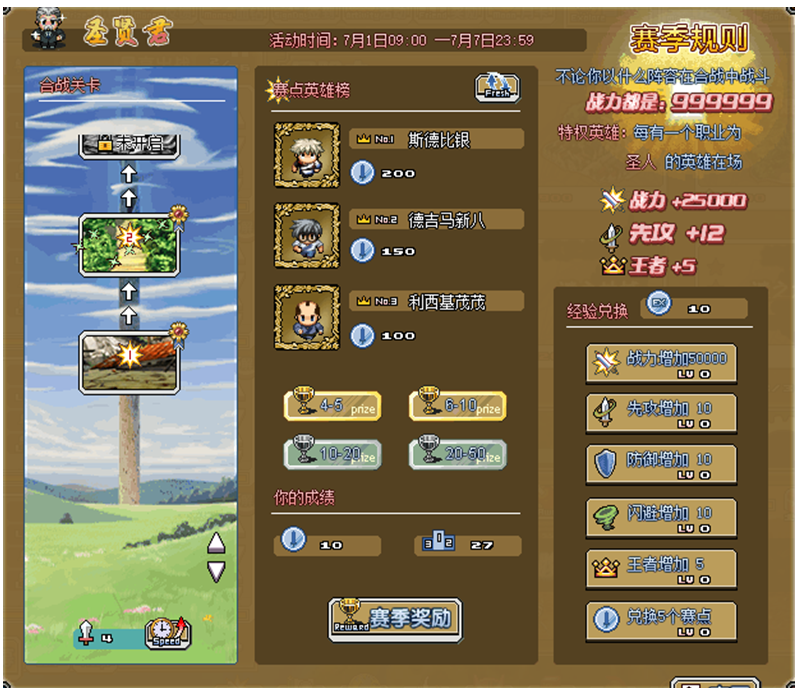The height and width of the screenshot is (688, 800).
Task: Select the 防御增加 10 shield upgrade
Action: coord(661,464)
